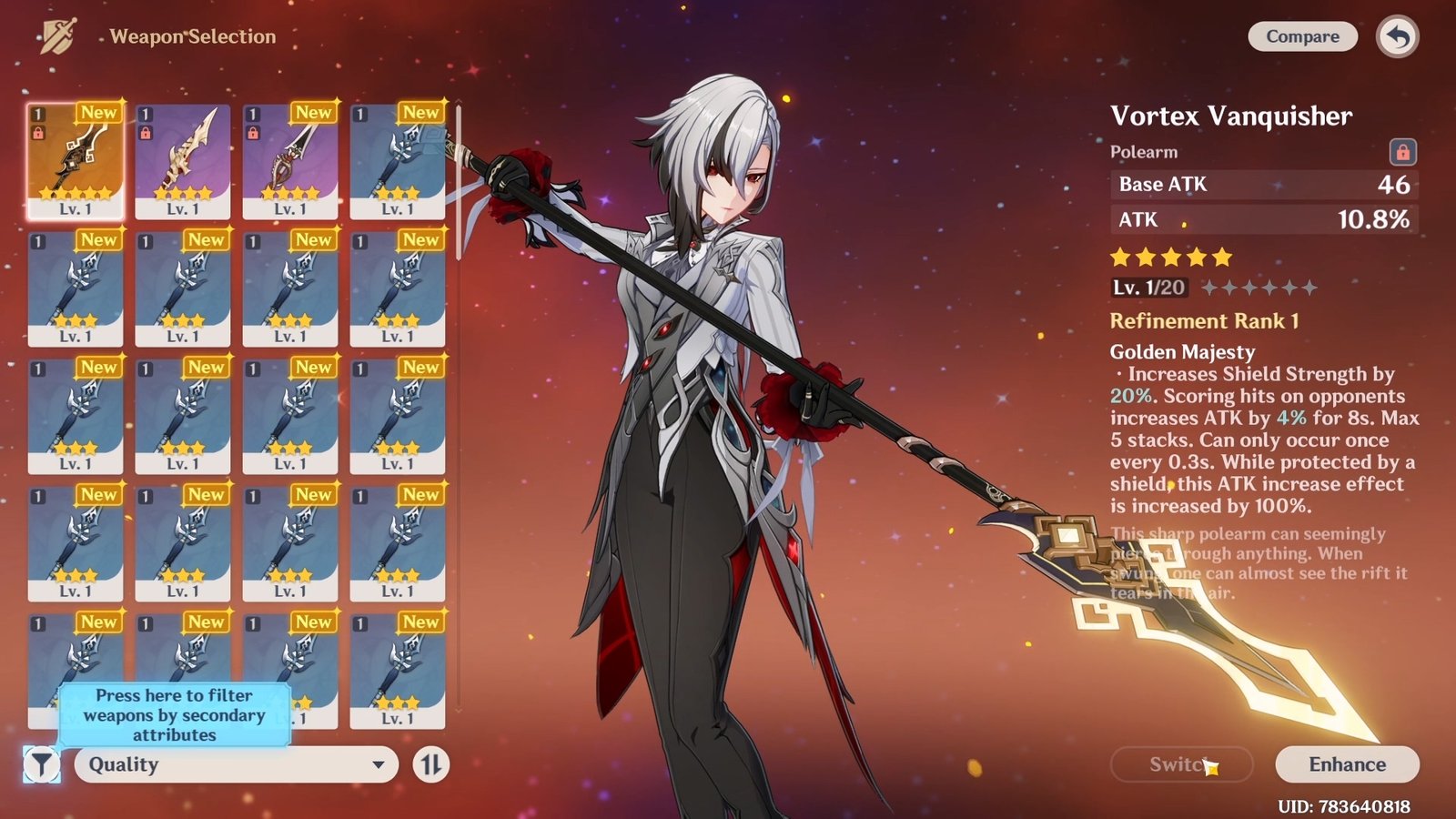Select the five-star Vortex Vanquisher polearm

76,160
